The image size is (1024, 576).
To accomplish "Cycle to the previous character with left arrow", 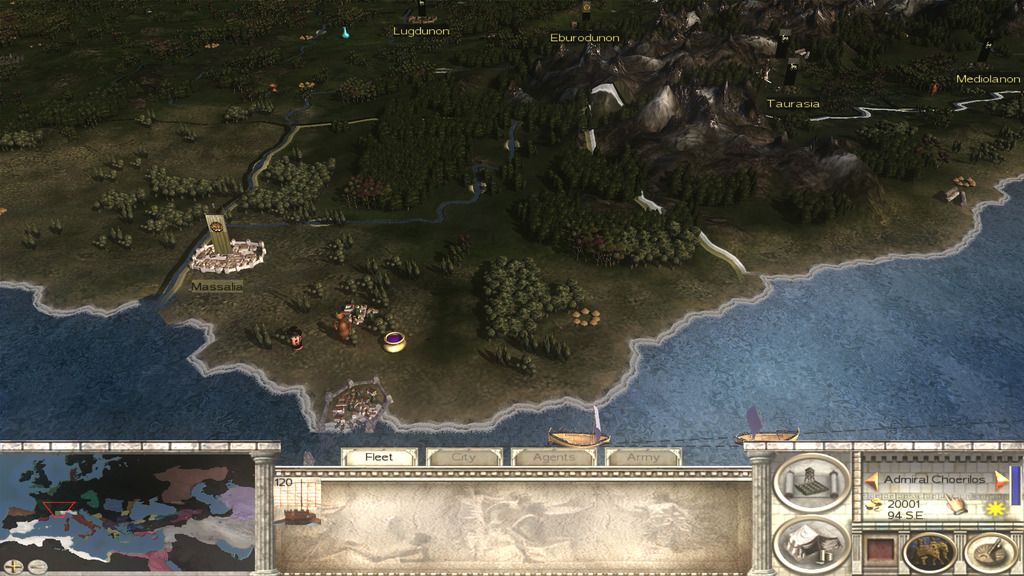I will [x=871, y=479].
